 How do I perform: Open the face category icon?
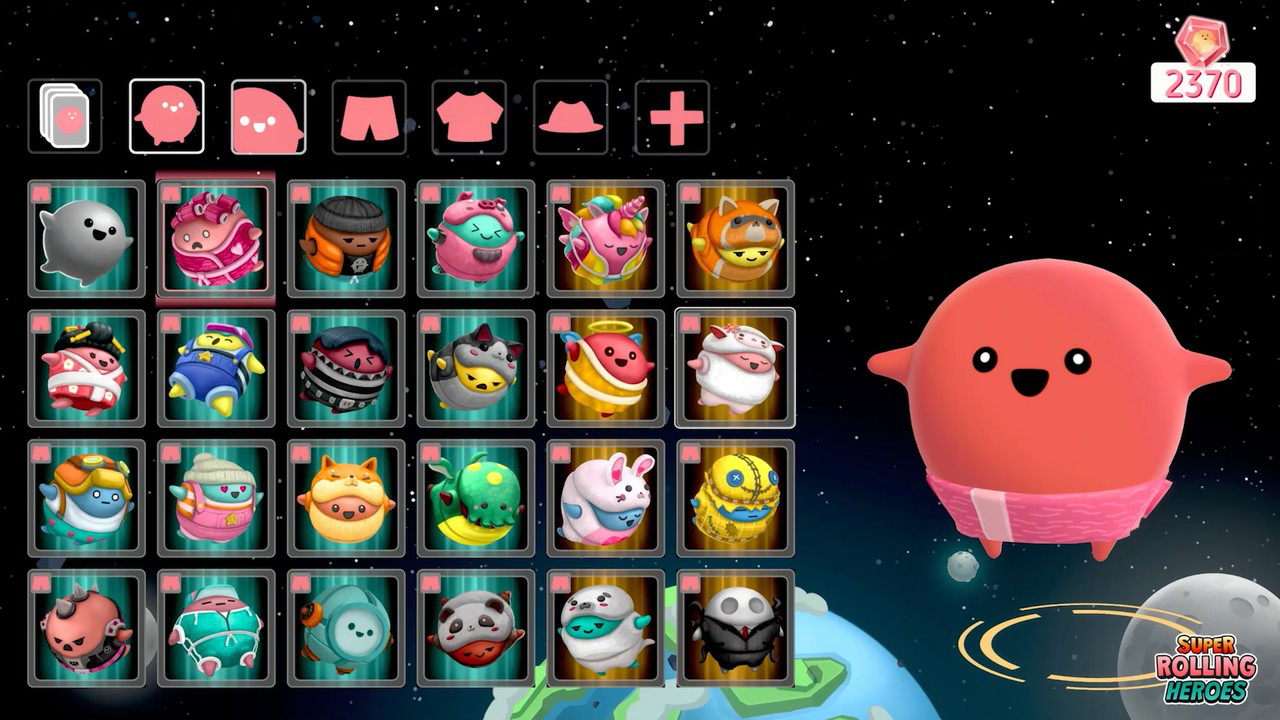pyautogui.click(x=268, y=117)
